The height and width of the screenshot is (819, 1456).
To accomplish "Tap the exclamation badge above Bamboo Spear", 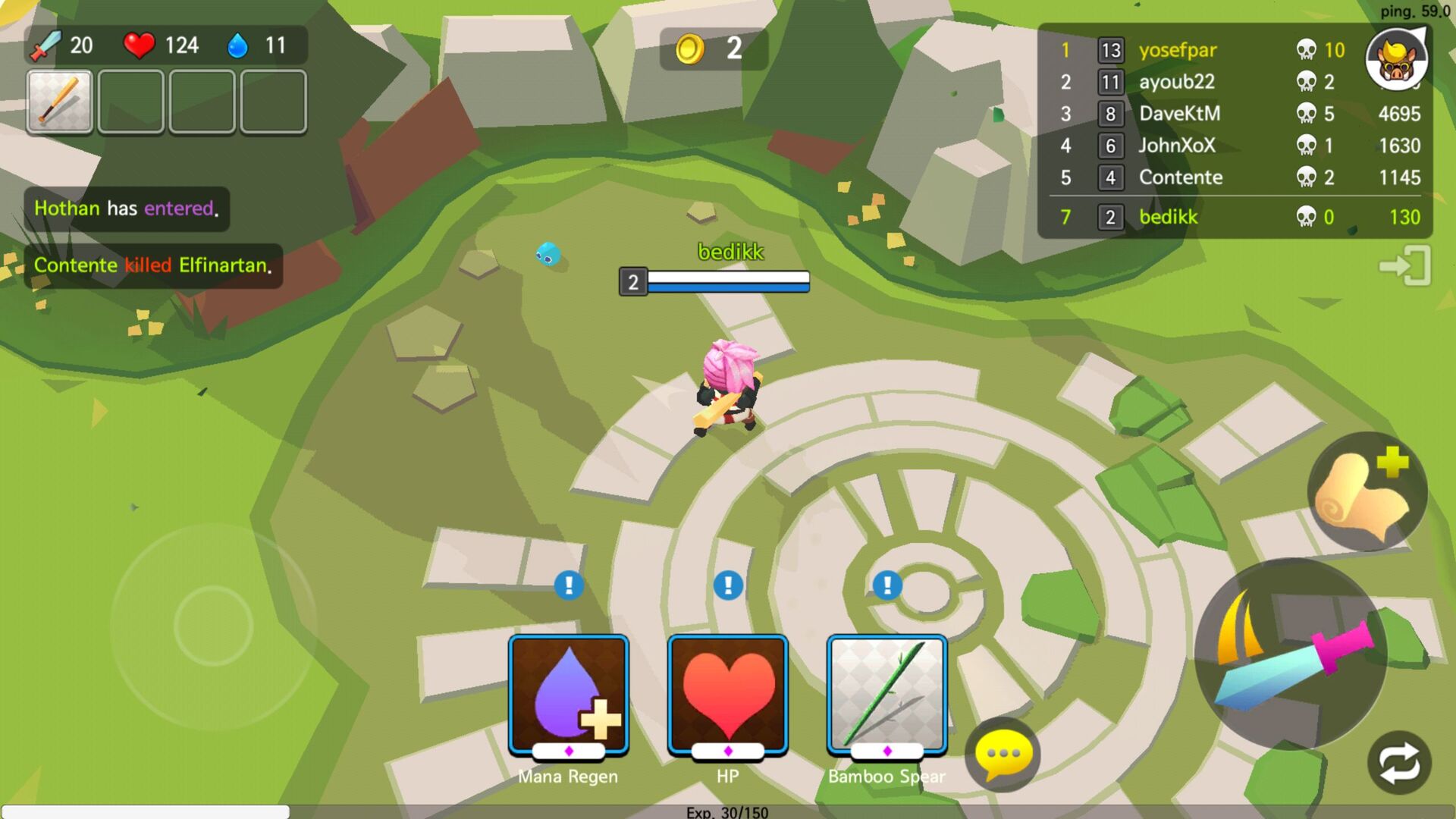I will pos(886,585).
